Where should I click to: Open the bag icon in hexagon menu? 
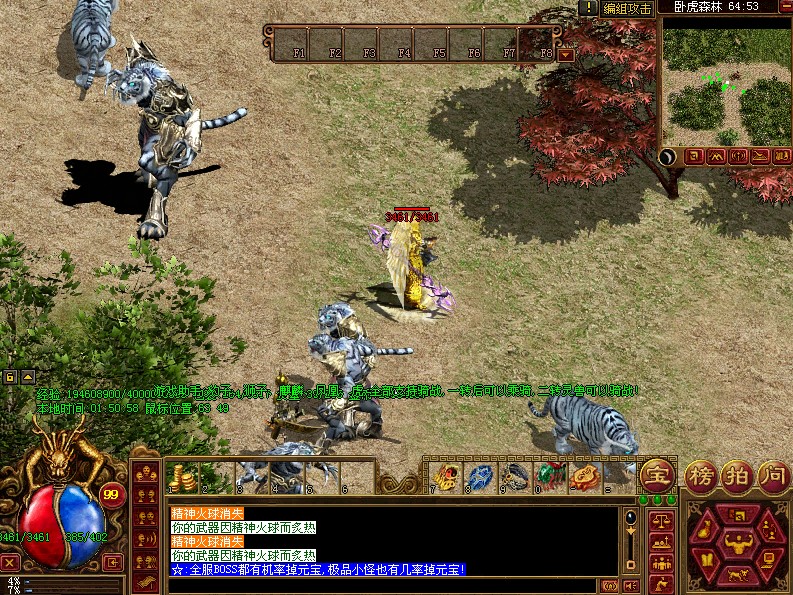click(709, 528)
